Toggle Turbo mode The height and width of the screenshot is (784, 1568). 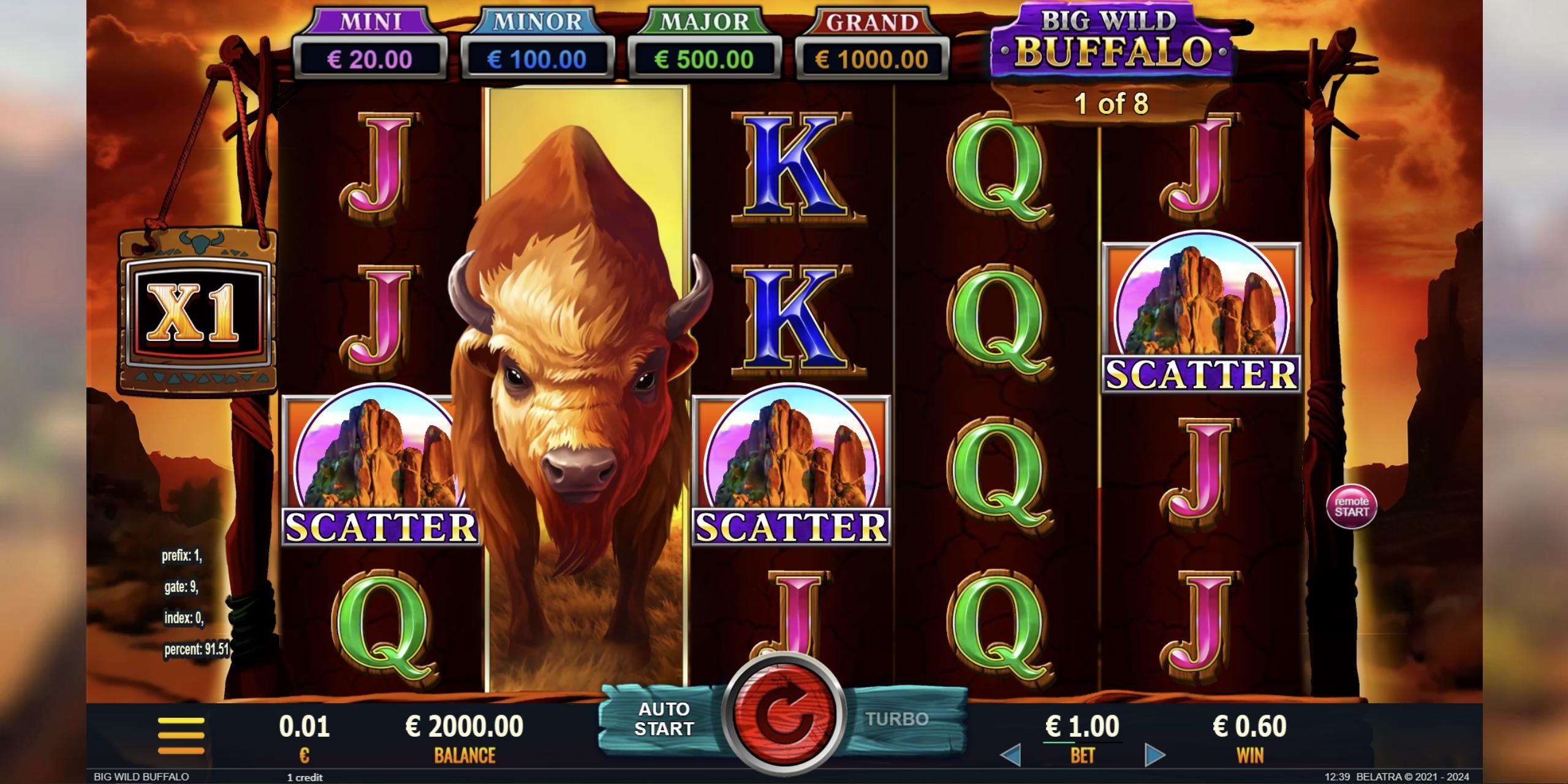point(896,719)
